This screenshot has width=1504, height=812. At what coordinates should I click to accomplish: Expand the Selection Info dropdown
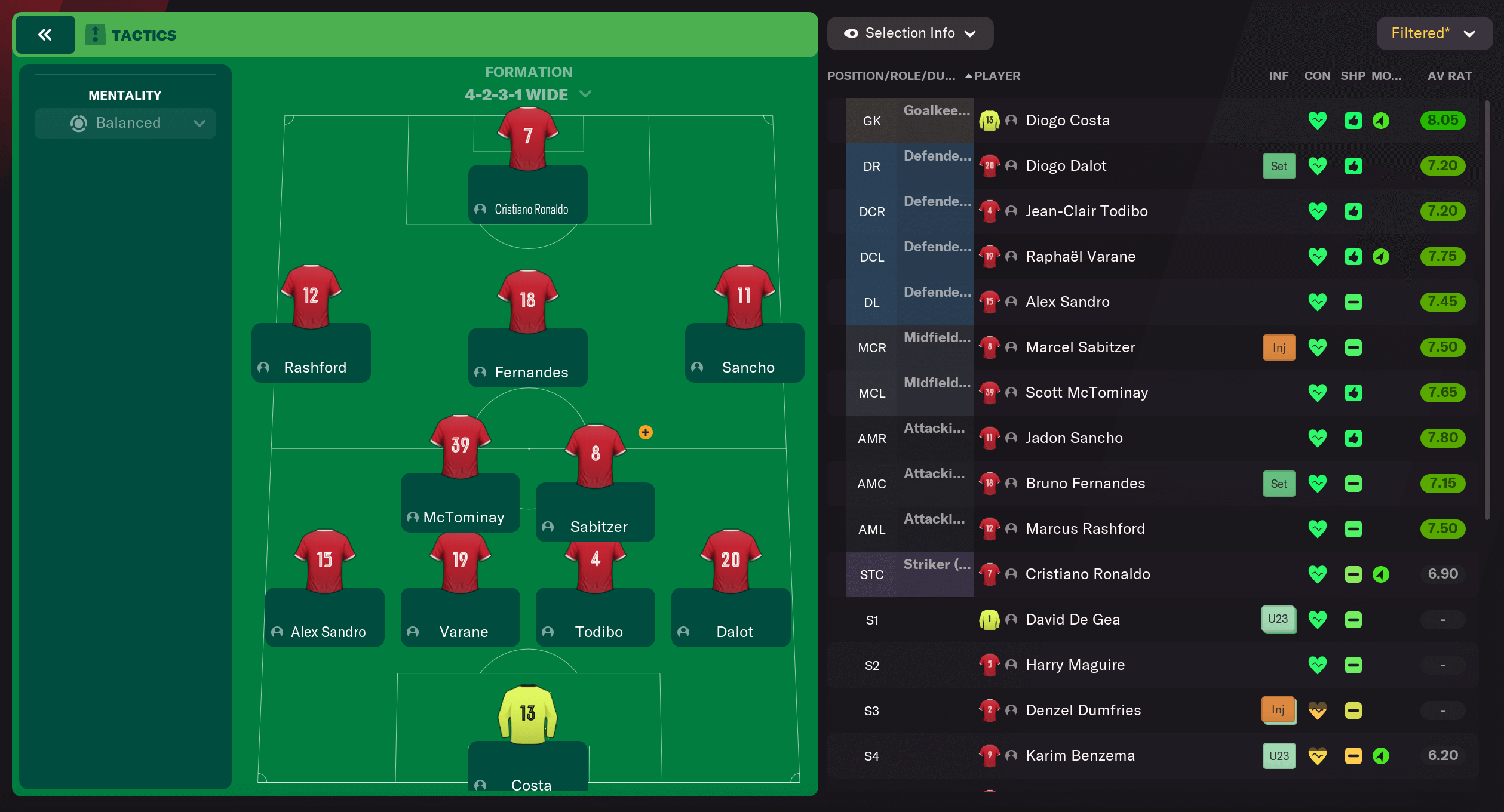[971, 33]
